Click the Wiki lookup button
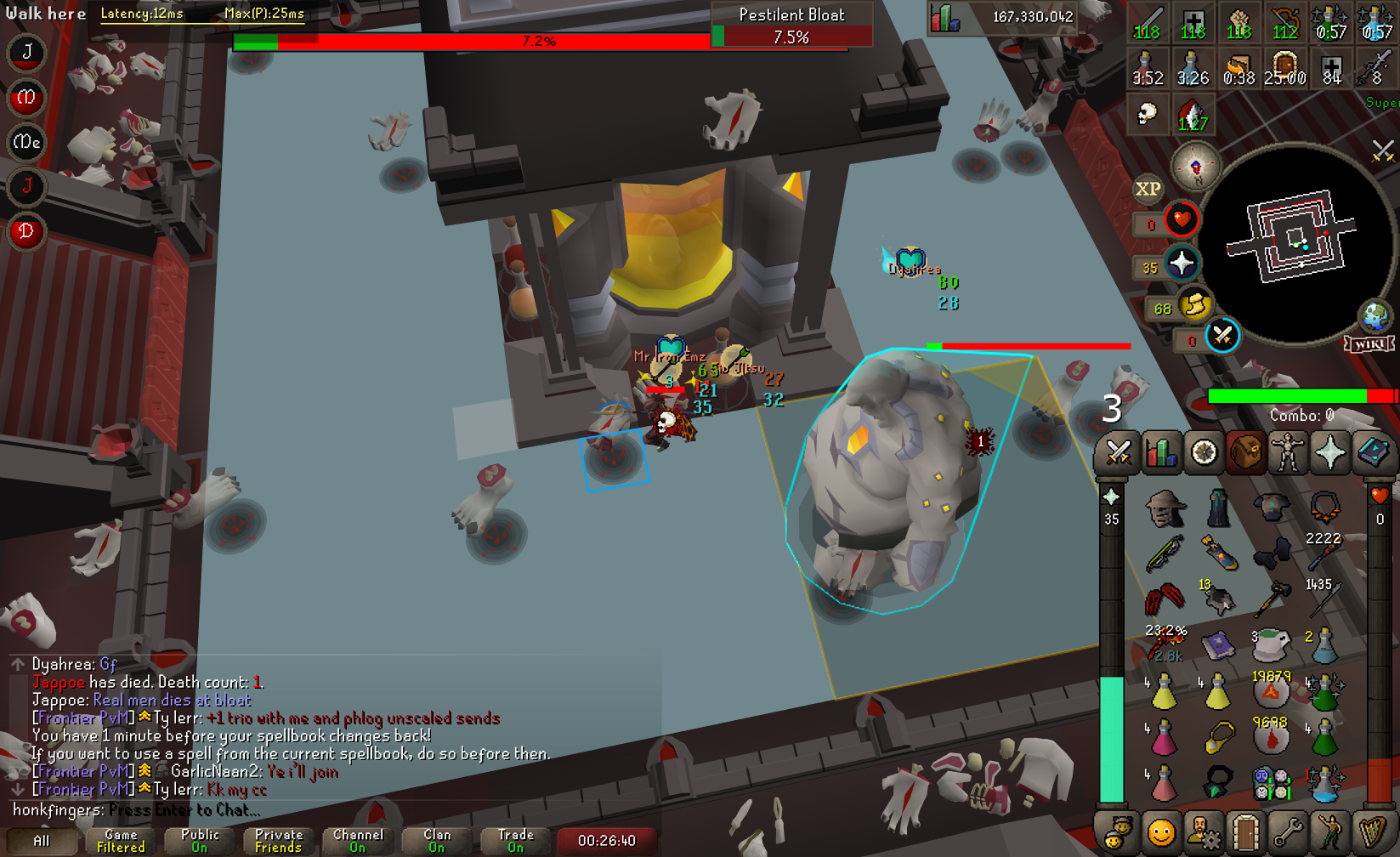This screenshot has width=1400, height=857. click(1369, 344)
